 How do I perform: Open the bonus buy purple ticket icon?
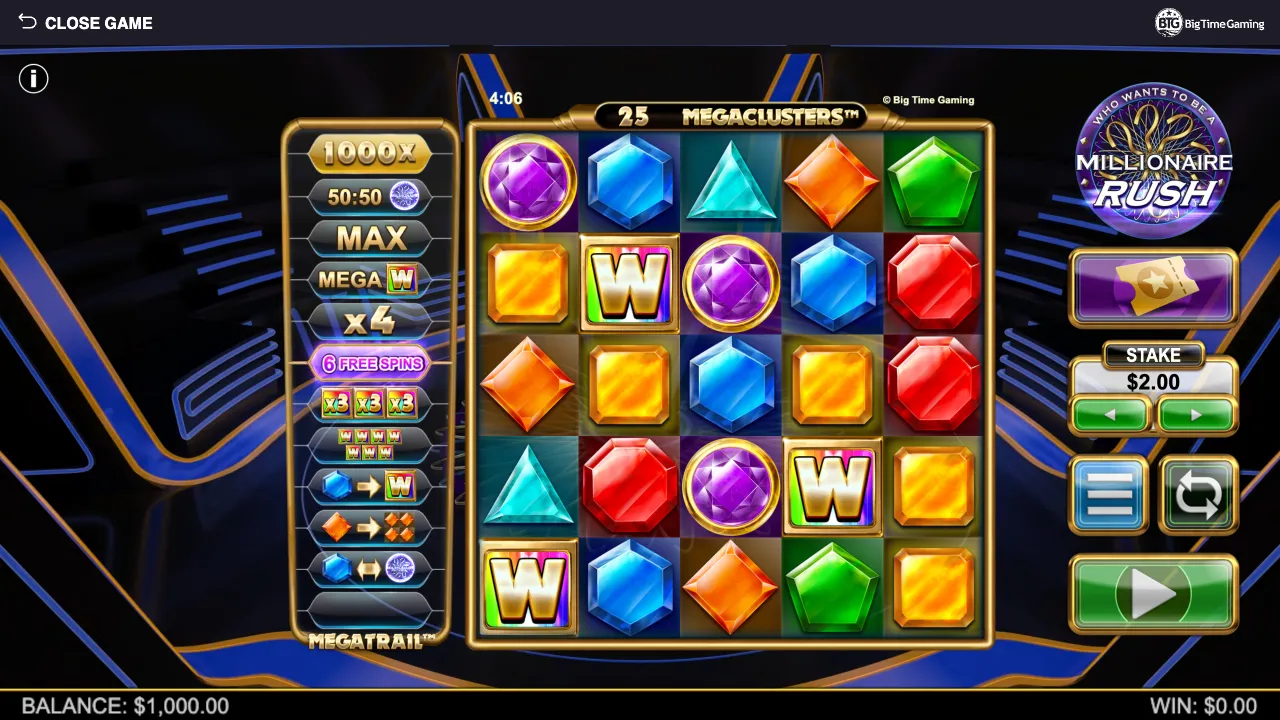click(x=1152, y=288)
